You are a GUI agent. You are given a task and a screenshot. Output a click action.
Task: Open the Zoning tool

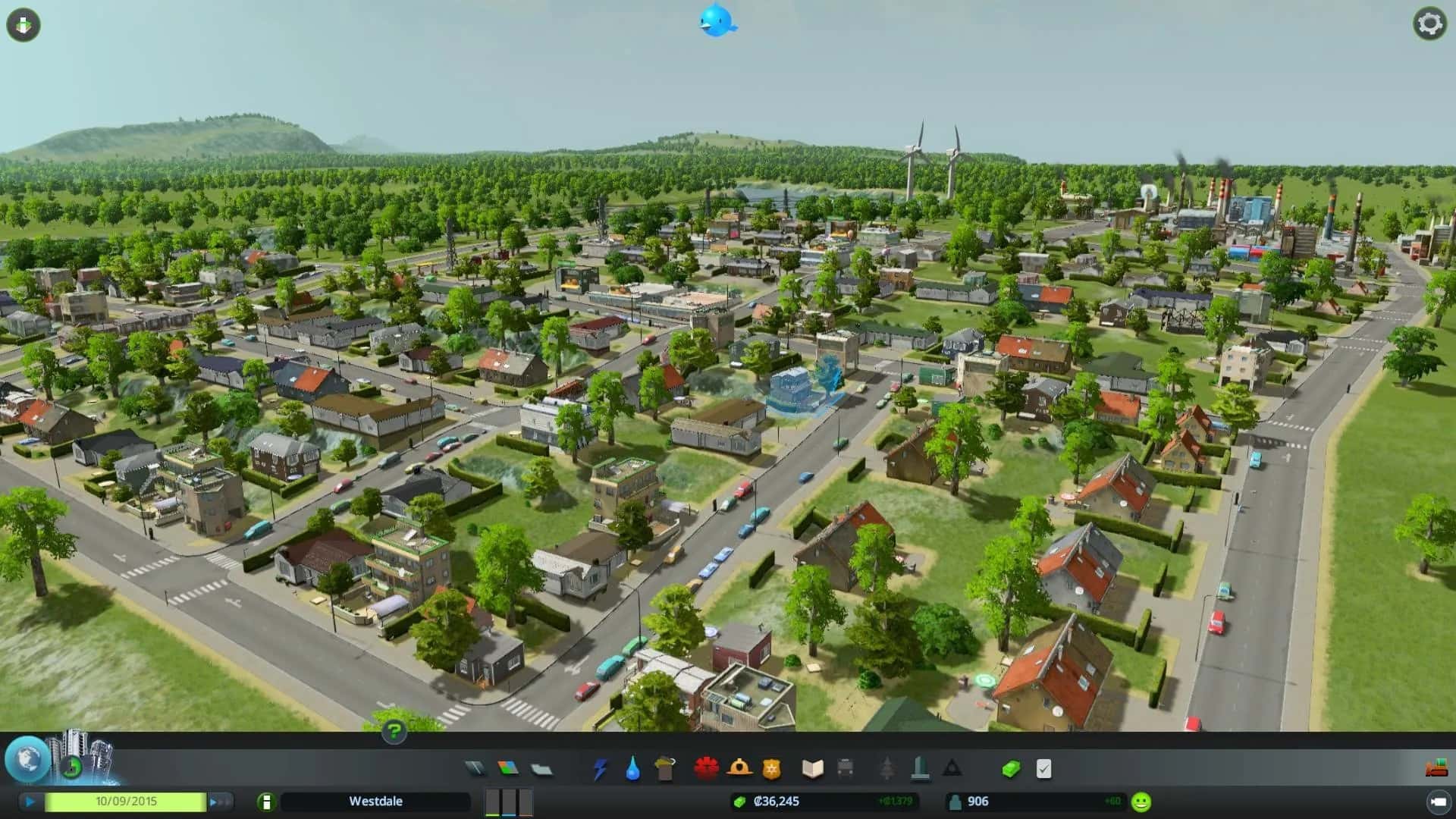[x=507, y=768]
